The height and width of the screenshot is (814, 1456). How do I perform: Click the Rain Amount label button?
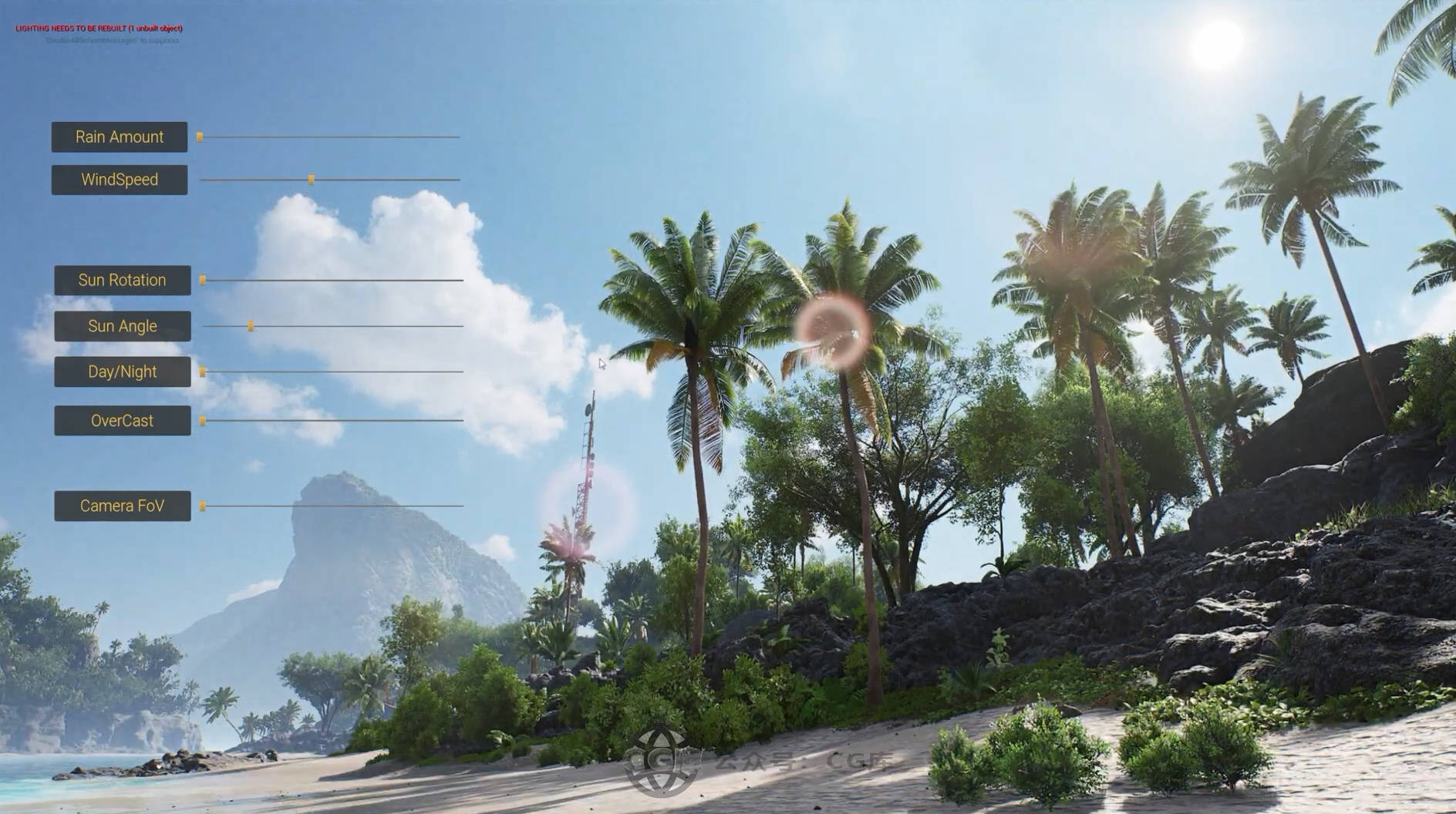[120, 137]
